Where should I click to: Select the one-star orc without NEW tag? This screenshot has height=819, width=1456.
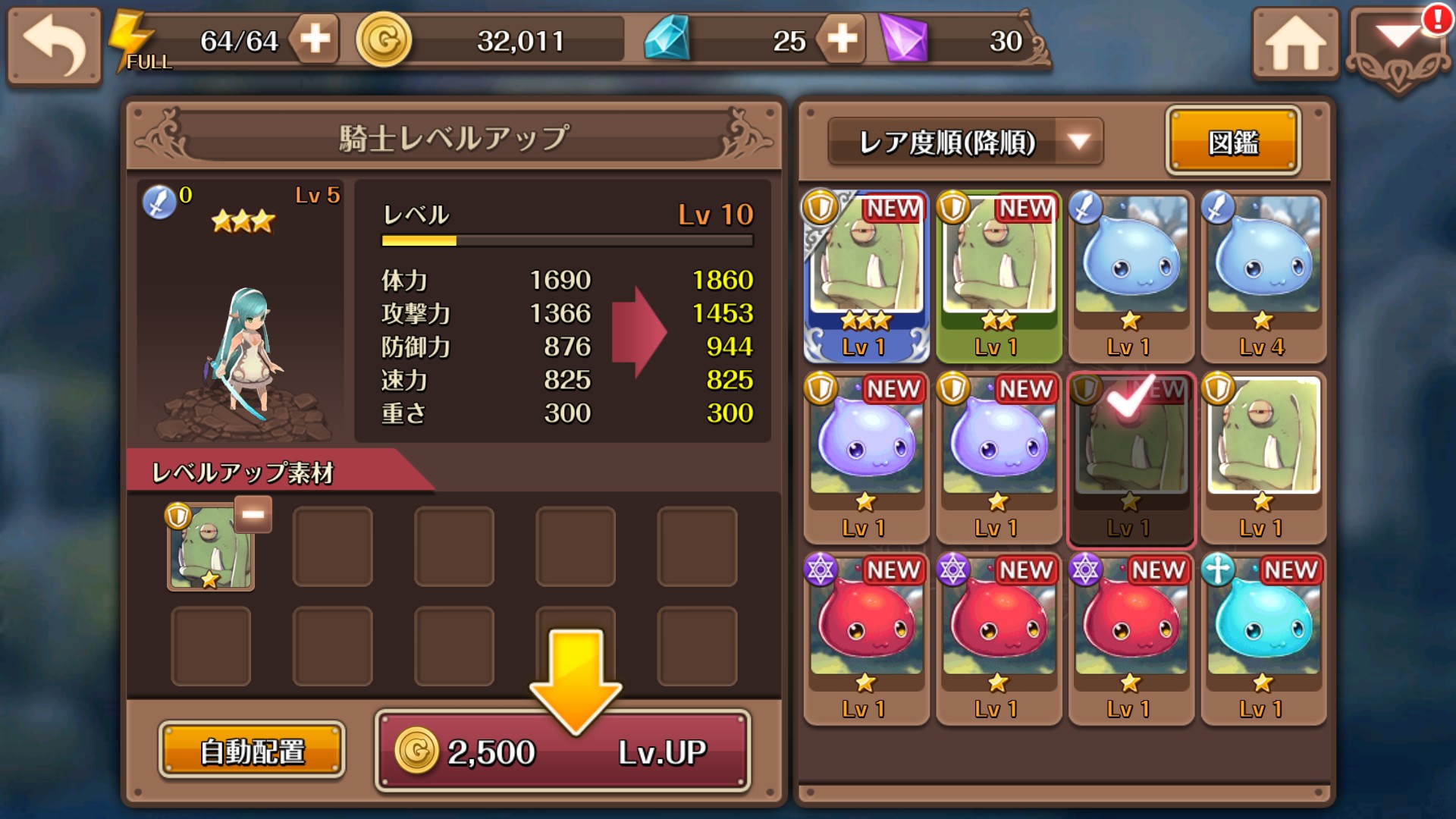point(1263,458)
